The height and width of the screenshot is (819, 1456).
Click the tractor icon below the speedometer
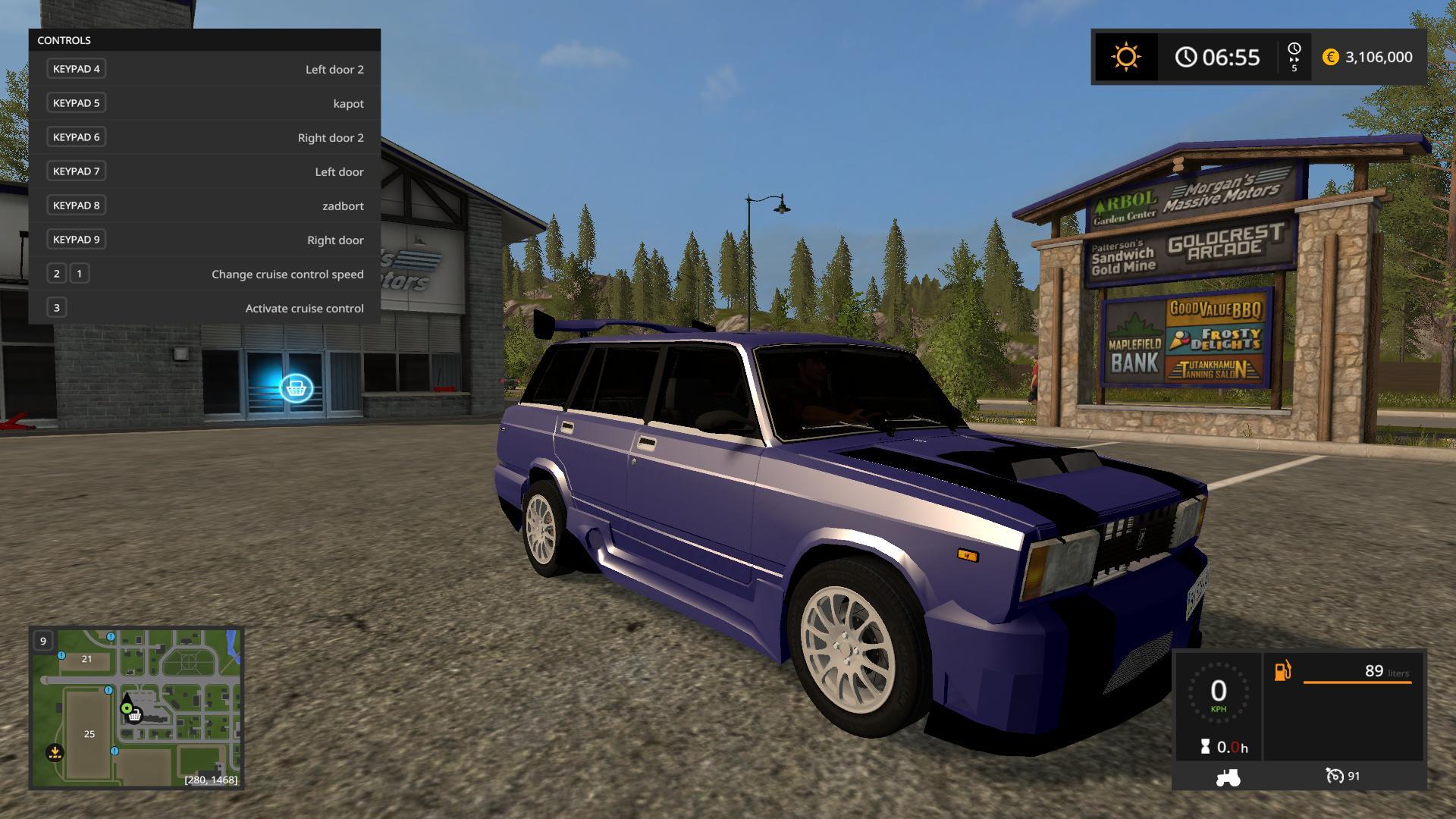1228,777
